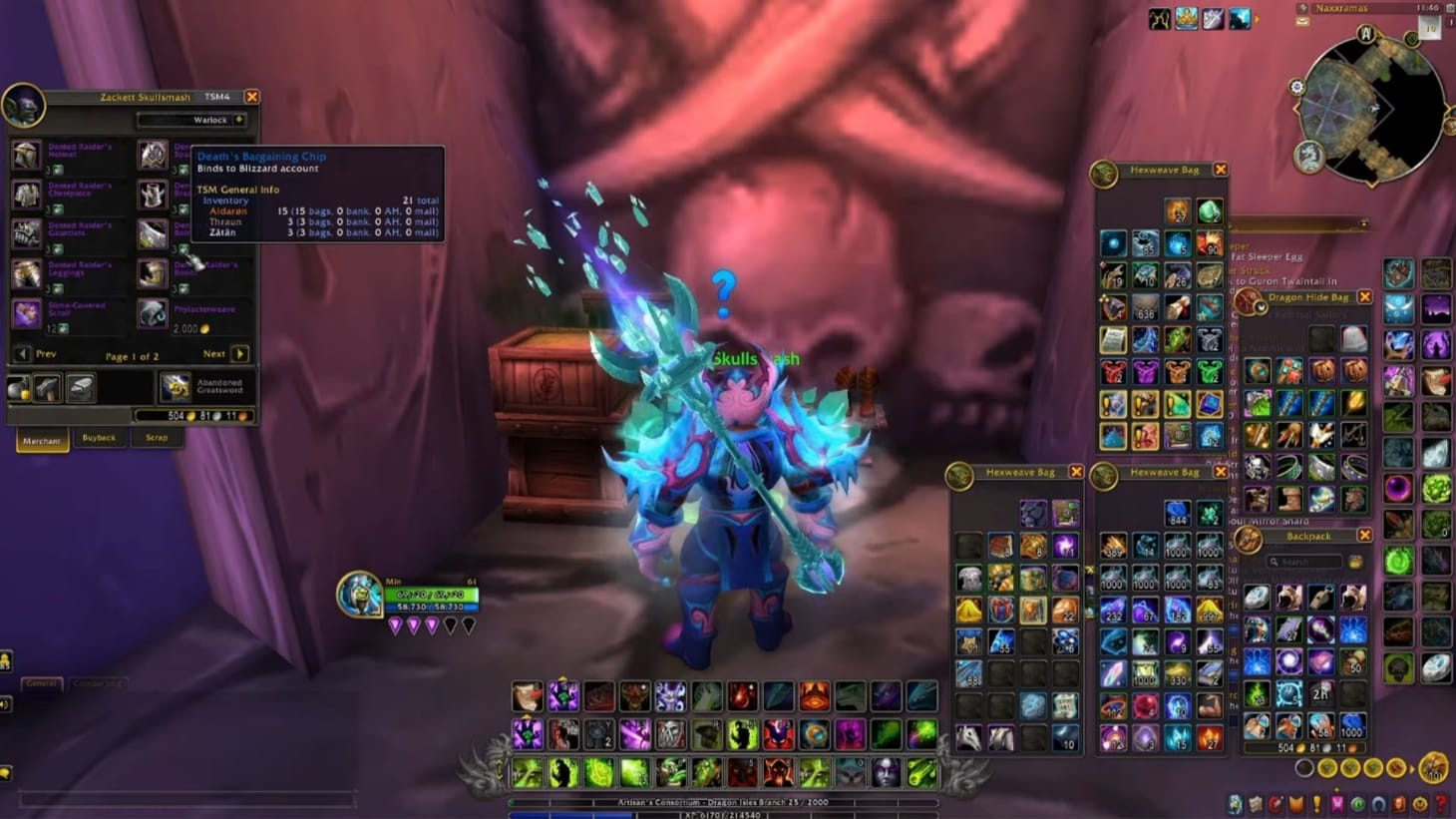The width and height of the screenshot is (1456, 819).
Task: Open the quest log exclamation mark icon
Action: [1316, 803]
